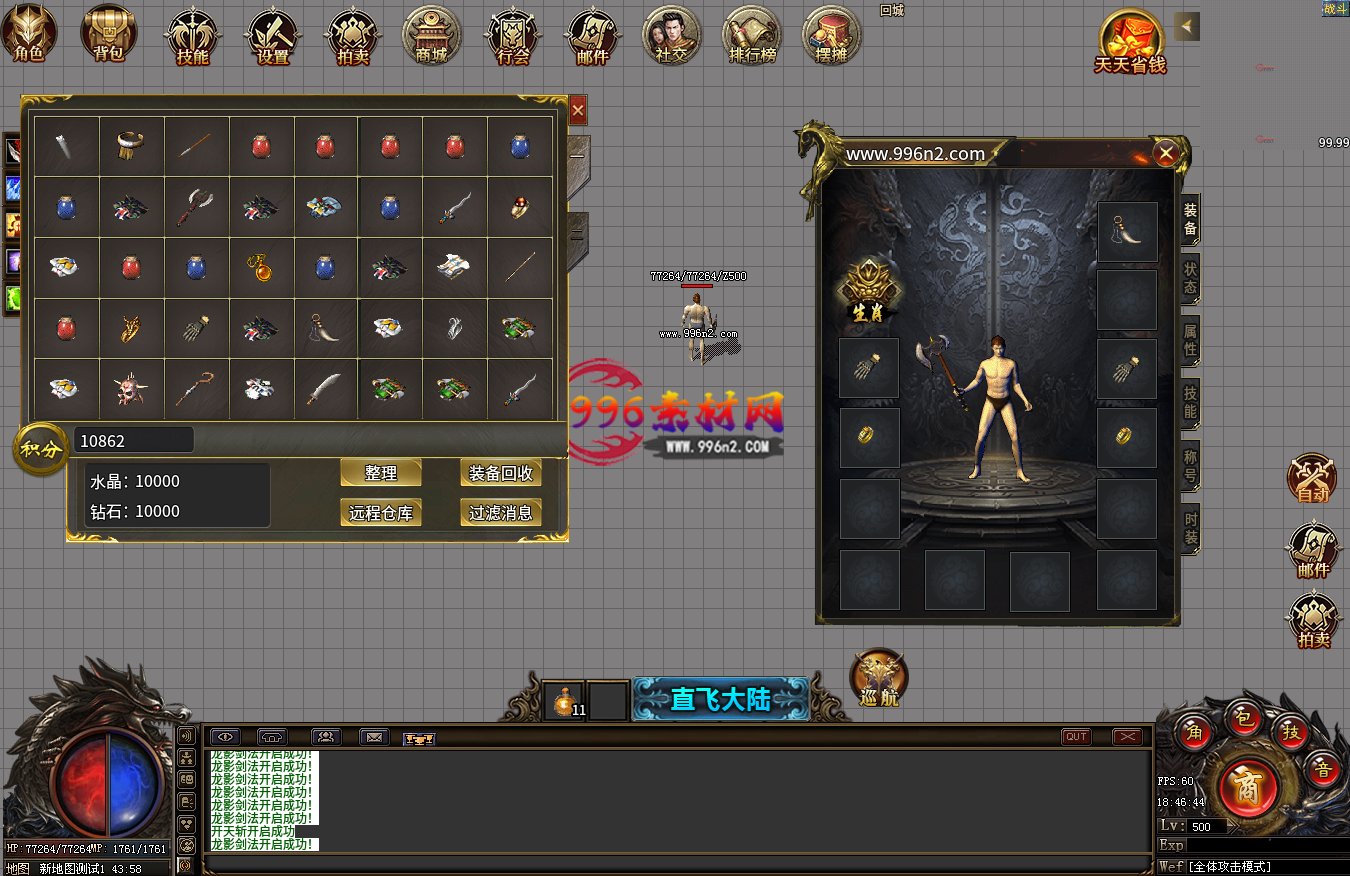Click the 天天省钱 promotion icon
The width and height of the screenshot is (1350, 876).
1130,42
